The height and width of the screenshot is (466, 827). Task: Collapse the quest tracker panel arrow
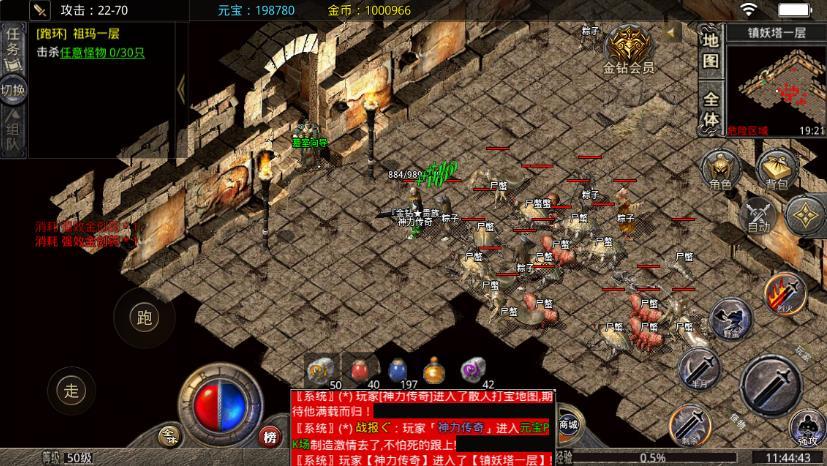coord(181,88)
